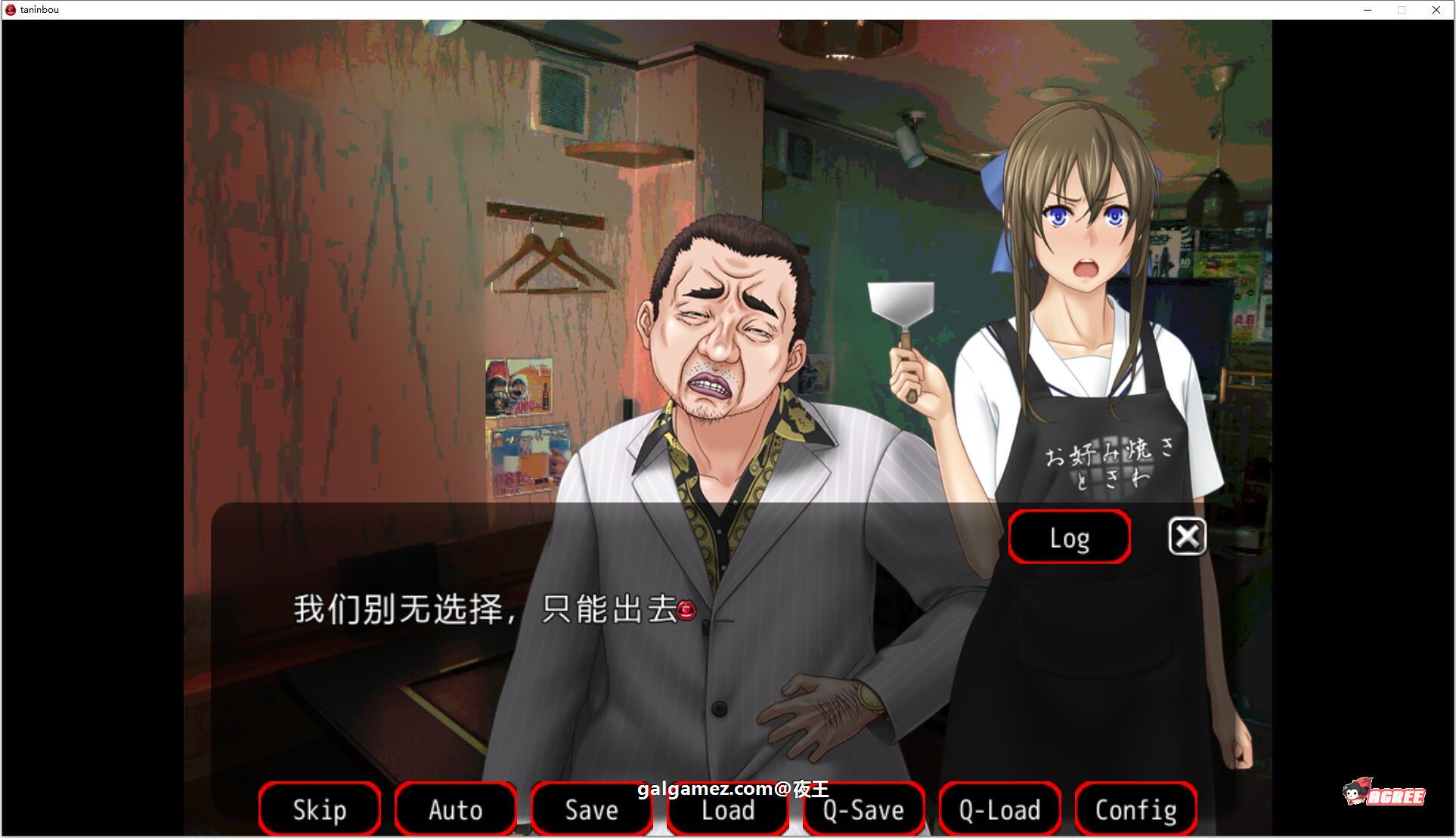This screenshot has width=1456, height=838.
Task: Maximize the taninbou window
Action: (1402, 10)
